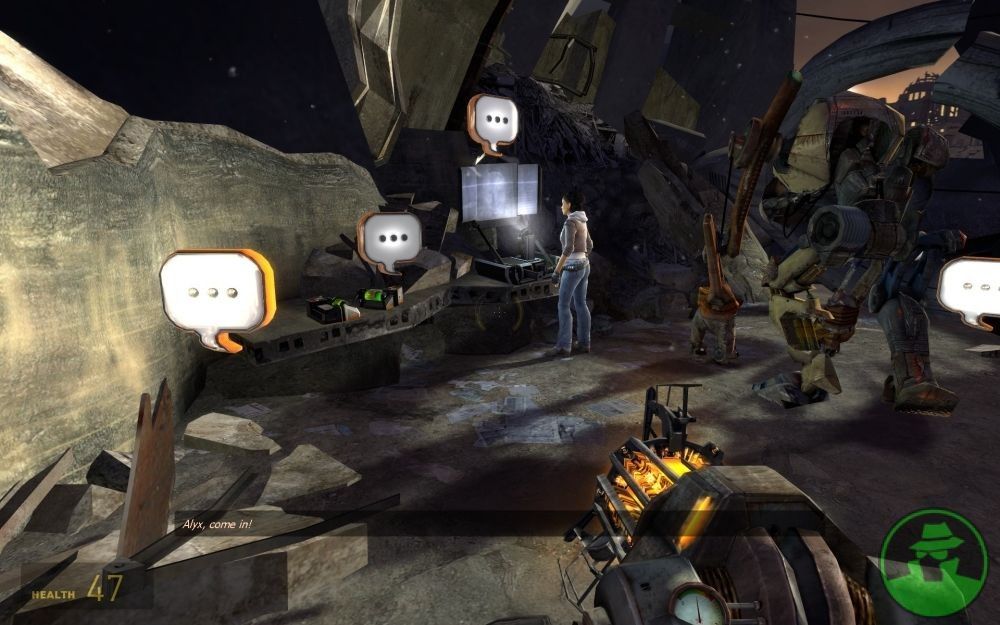The image size is (1000, 625).
Task: Open the commentary bubble above the monitor
Action: pyautogui.click(x=492, y=123)
